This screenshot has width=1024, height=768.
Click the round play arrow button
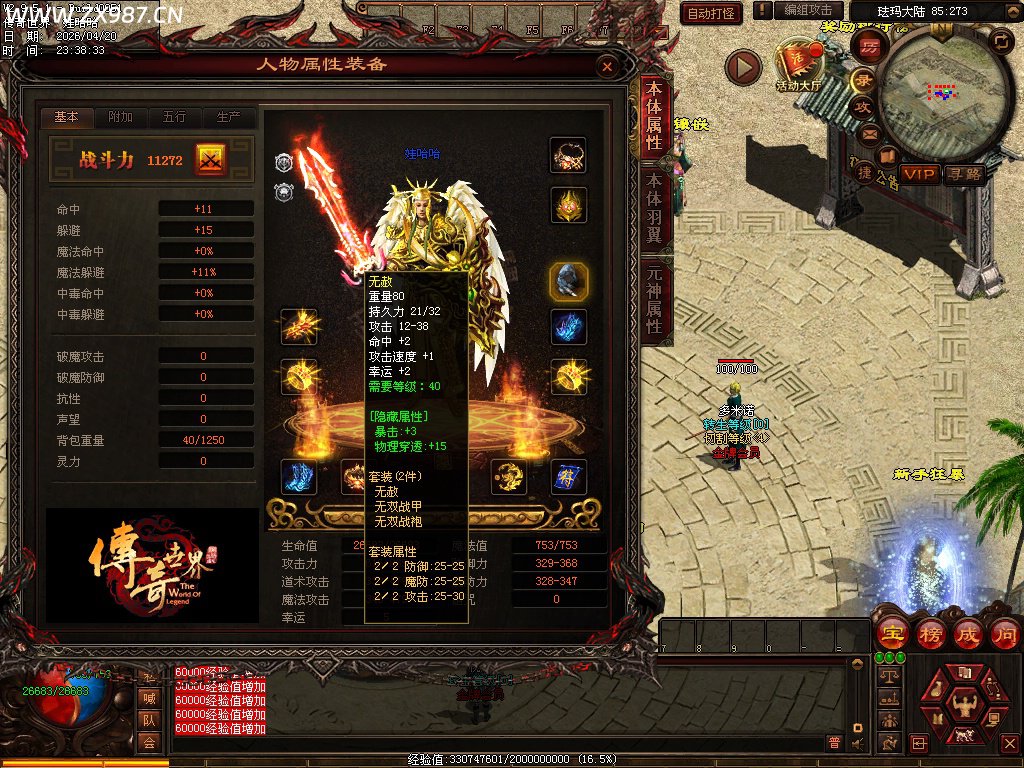tap(743, 67)
